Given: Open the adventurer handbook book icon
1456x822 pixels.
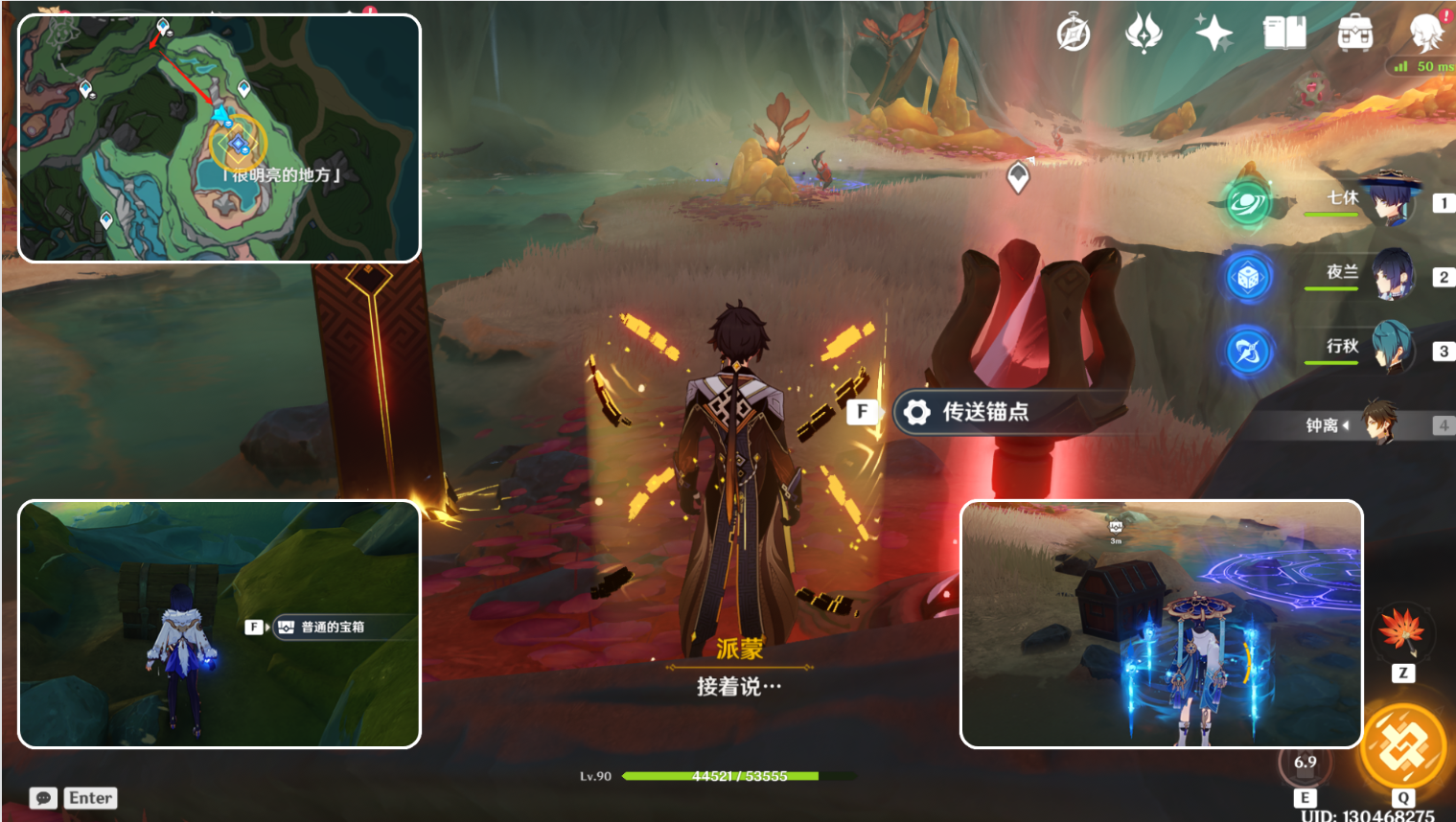Looking at the screenshot, I should click(1284, 34).
